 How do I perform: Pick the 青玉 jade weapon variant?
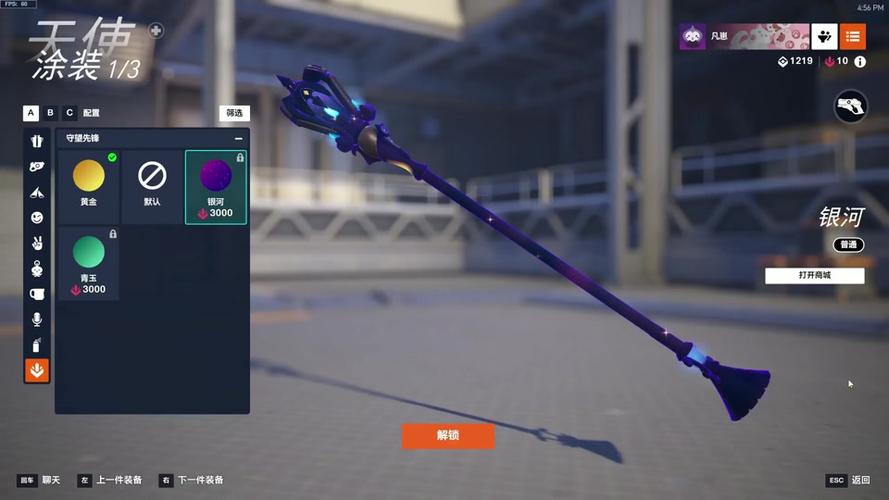[x=89, y=262]
